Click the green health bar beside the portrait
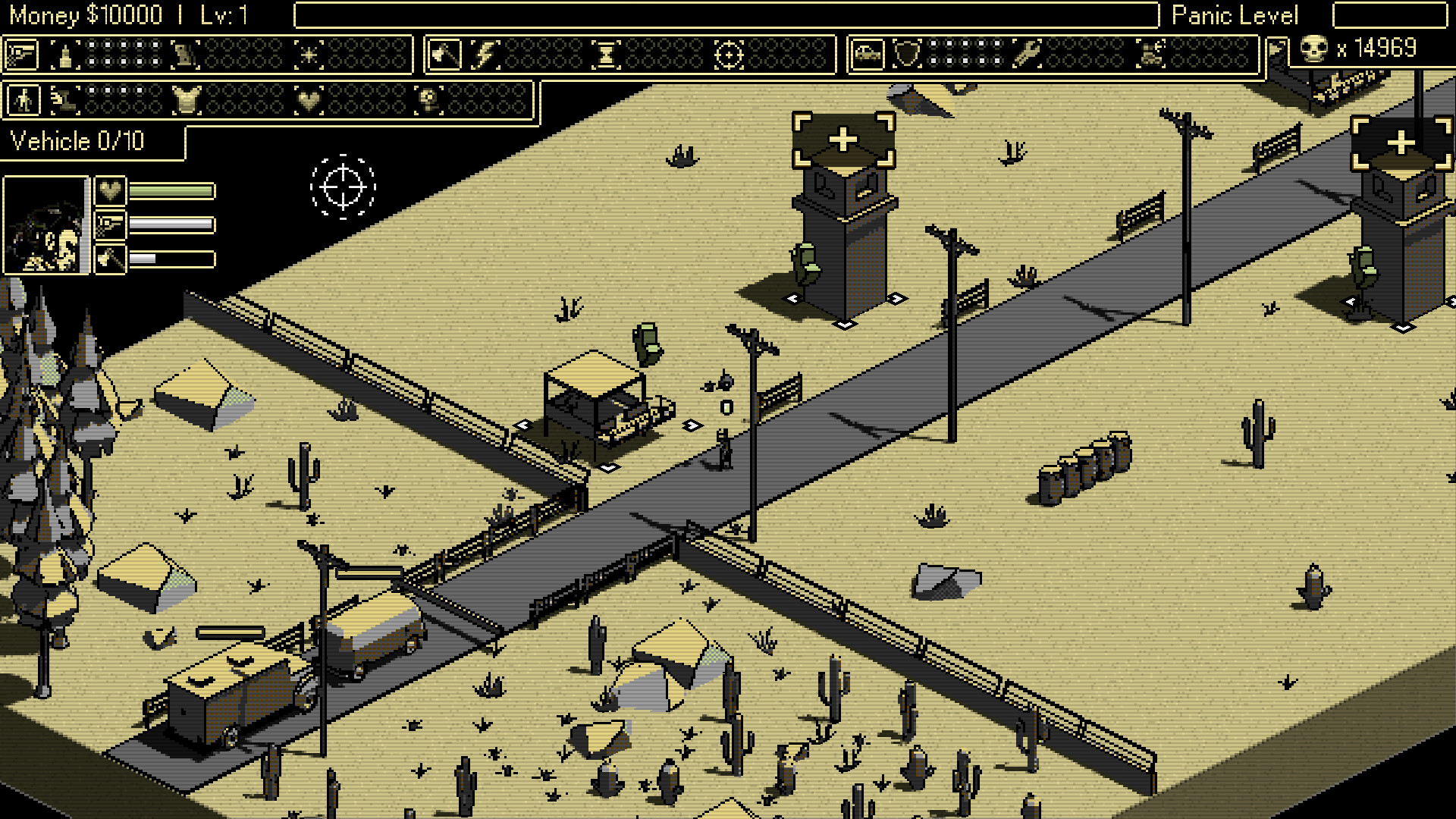1456x819 pixels. click(x=171, y=191)
